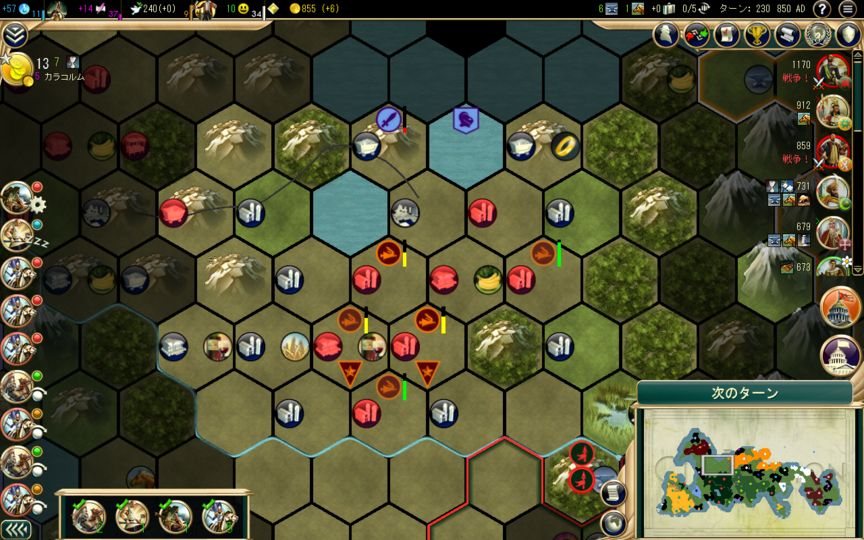Open the science beaker research indicator
This screenshot has width=864, height=540.
point(25,9)
